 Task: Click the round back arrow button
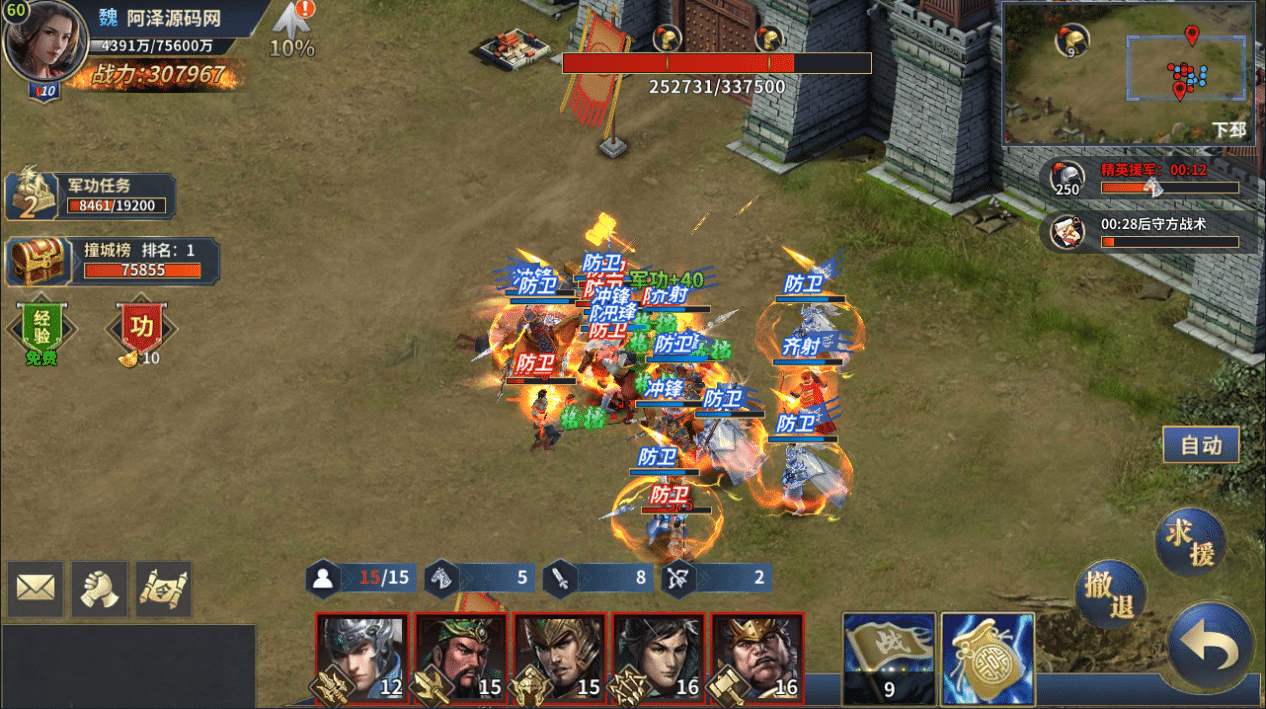1210,647
